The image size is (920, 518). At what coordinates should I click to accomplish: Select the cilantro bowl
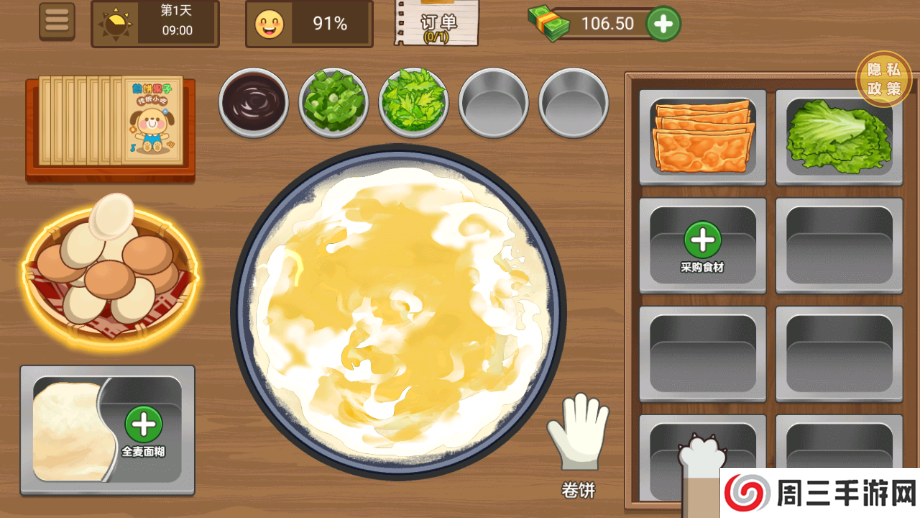click(414, 100)
